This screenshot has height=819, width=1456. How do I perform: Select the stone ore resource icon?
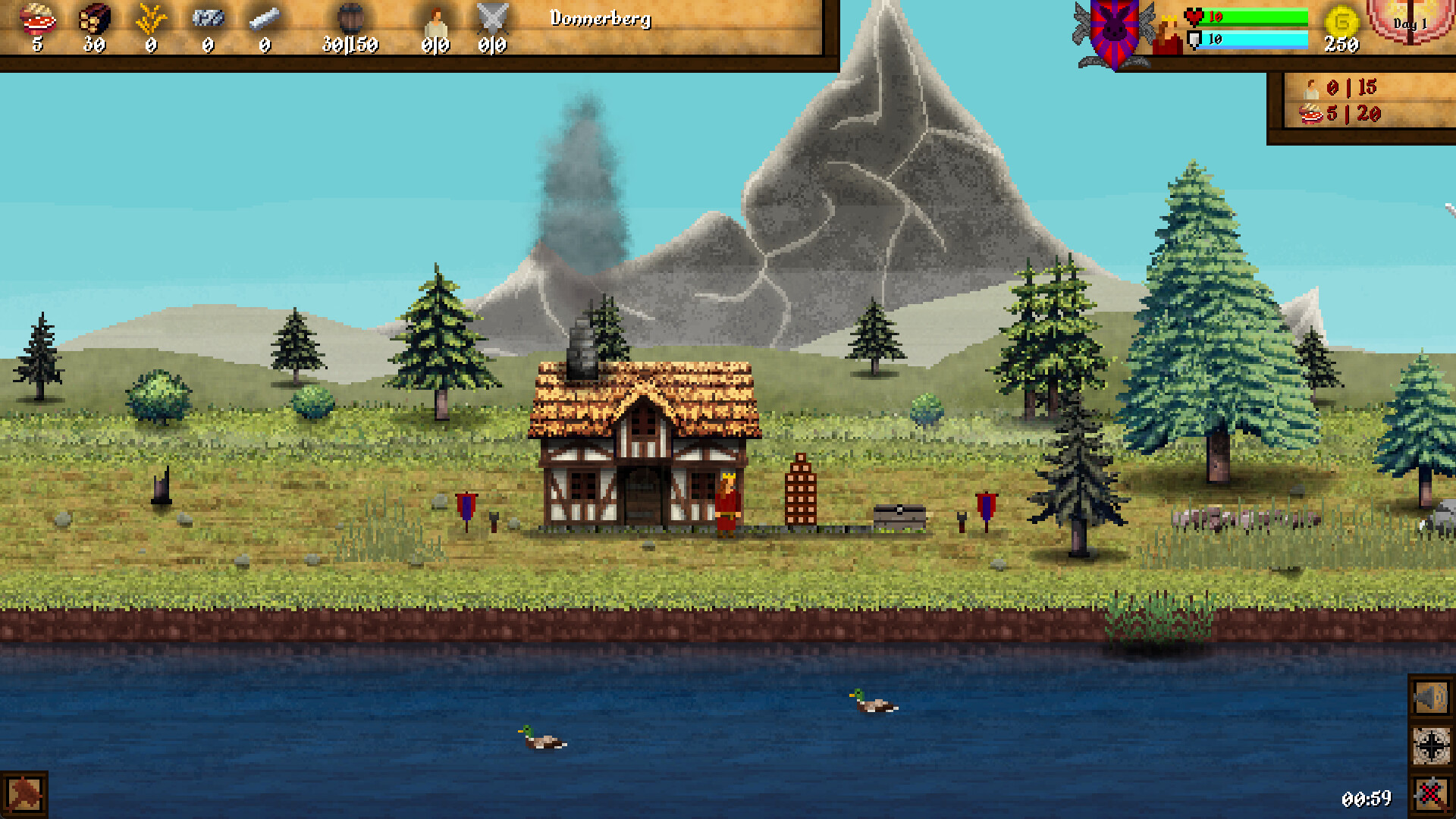click(208, 17)
